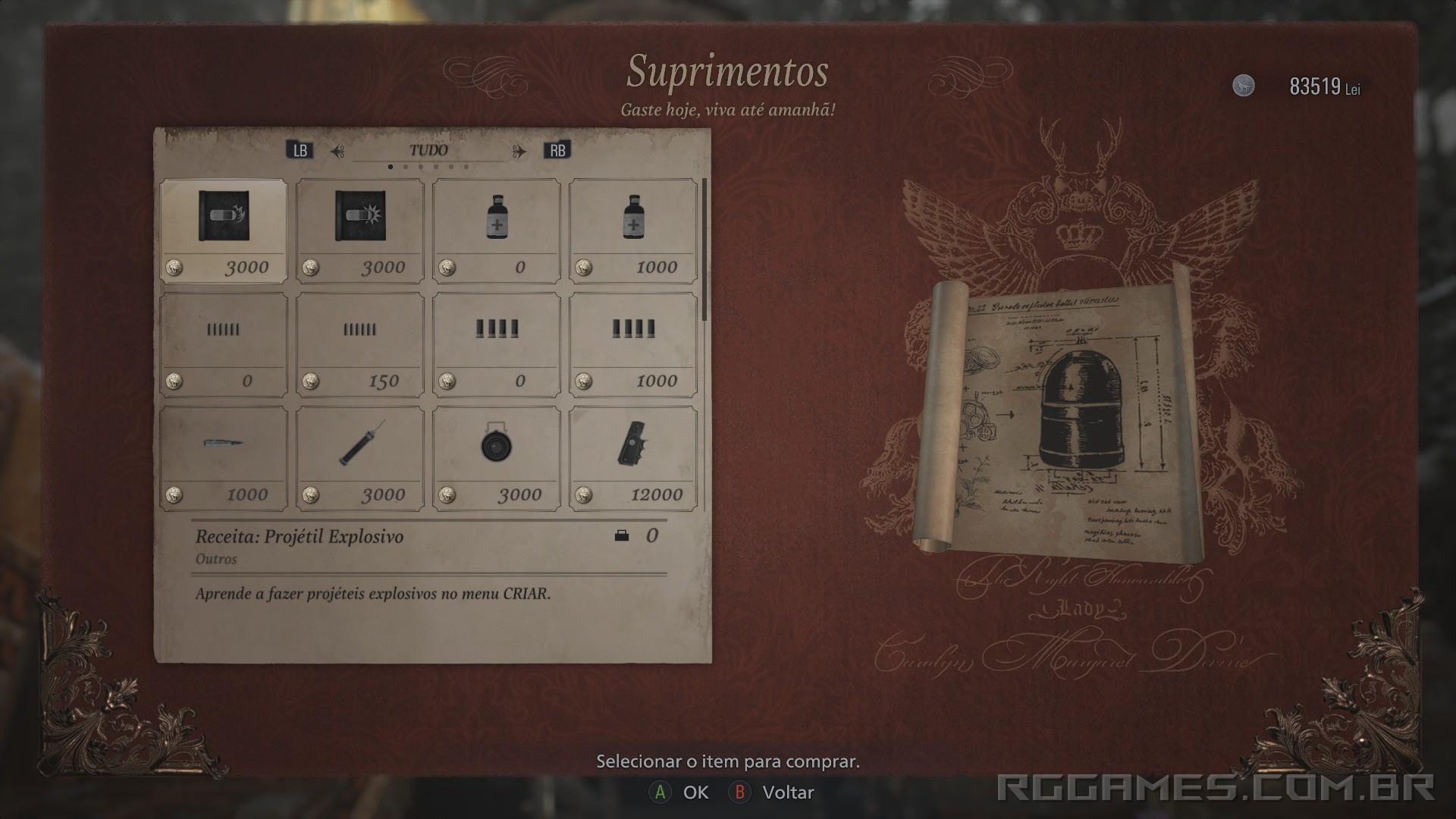Click the coin icon showing 83519 Lei
Screen dimensions: 1456x819
point(1244,84)
